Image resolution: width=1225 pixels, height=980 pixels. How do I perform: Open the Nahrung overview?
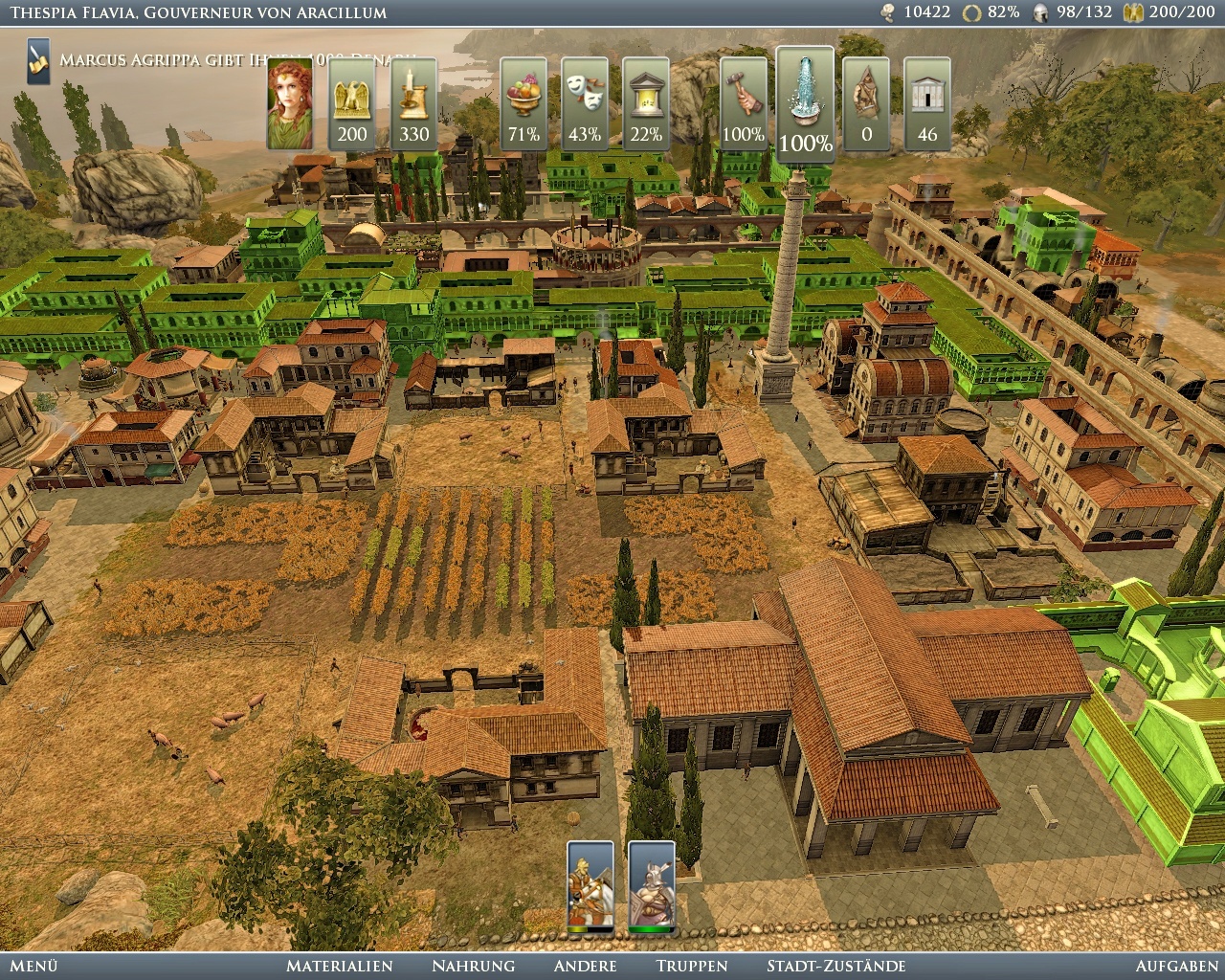tap(473, 967)
